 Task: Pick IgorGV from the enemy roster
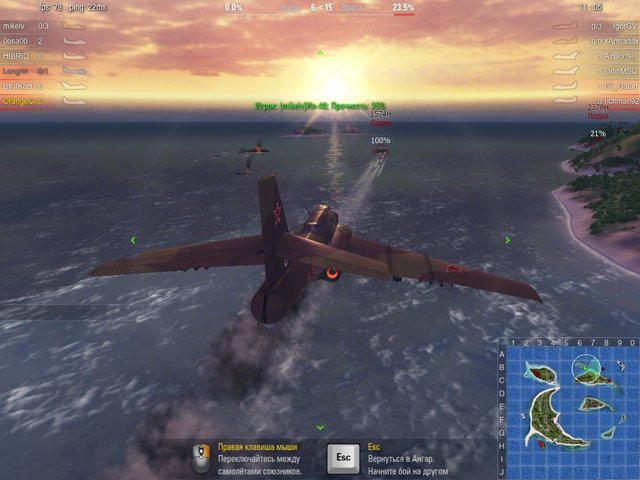click(621, 26)
